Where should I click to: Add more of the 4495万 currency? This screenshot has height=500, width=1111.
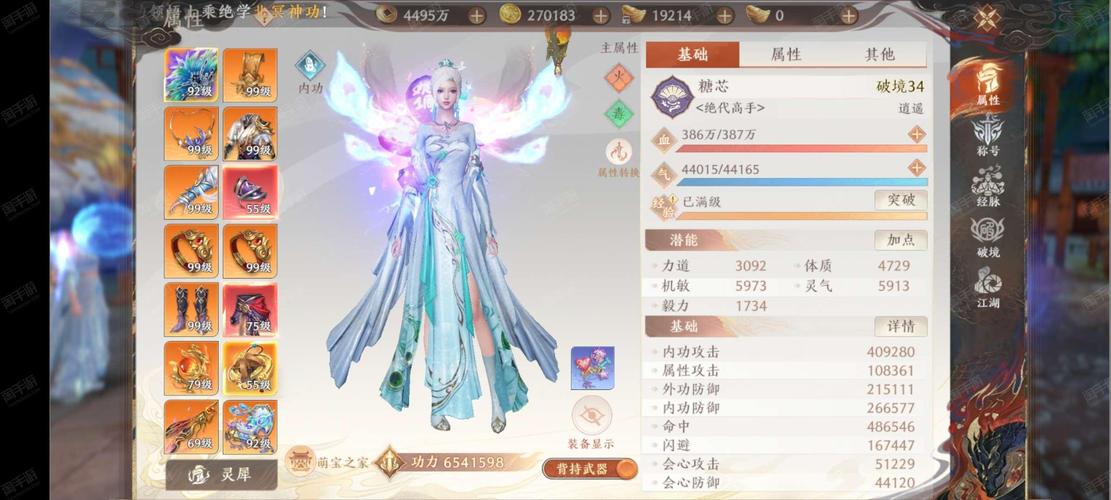click(x=476, y=15)
